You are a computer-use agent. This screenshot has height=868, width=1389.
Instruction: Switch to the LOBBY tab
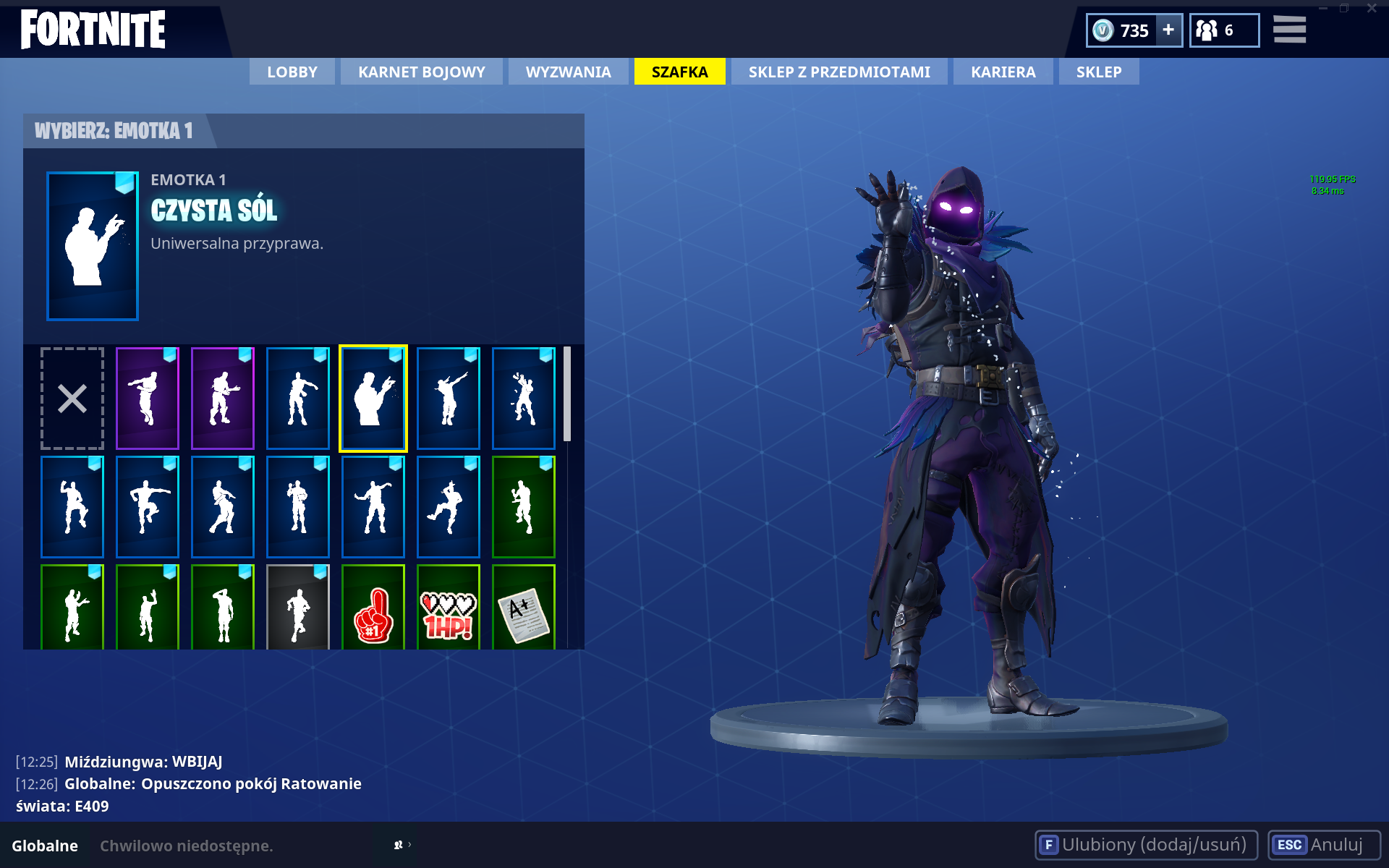point(292,72)
